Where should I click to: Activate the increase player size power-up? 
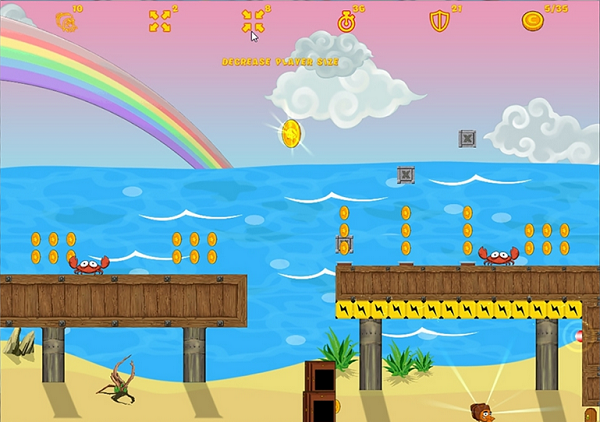(x=160, y=21)
